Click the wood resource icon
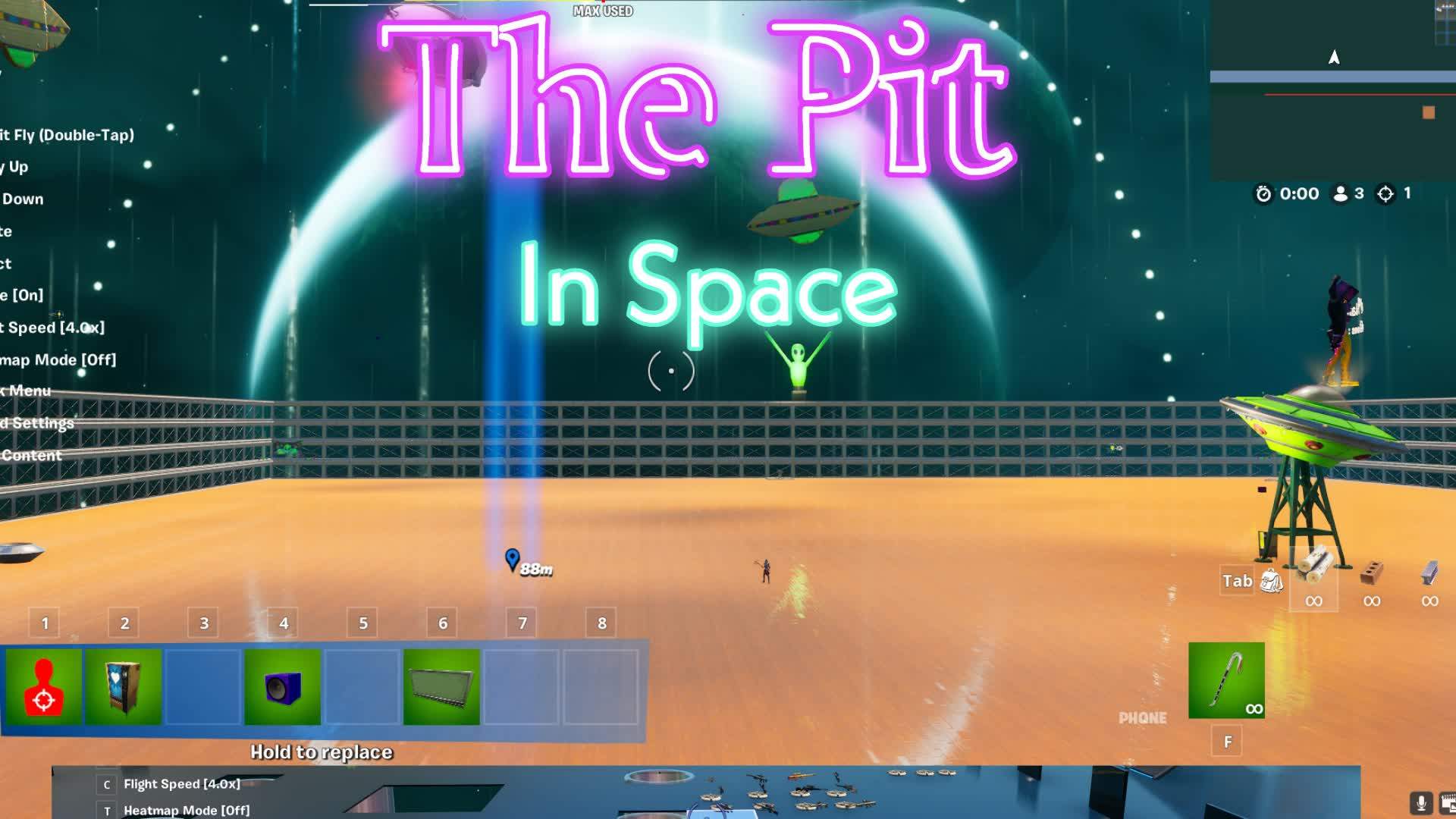 [x=1314, y=565]
